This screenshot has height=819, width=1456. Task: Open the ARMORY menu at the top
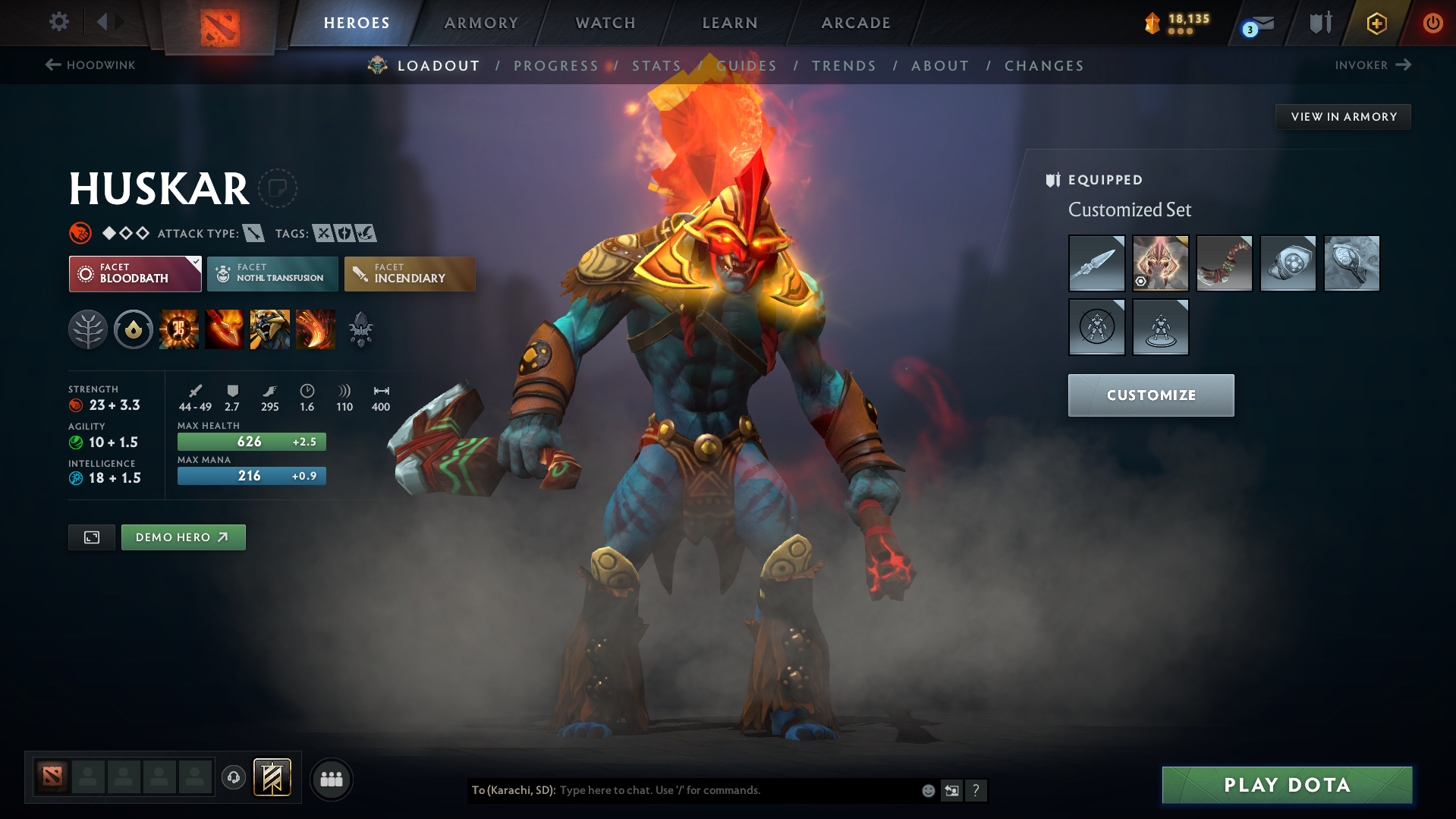[481, 23]
